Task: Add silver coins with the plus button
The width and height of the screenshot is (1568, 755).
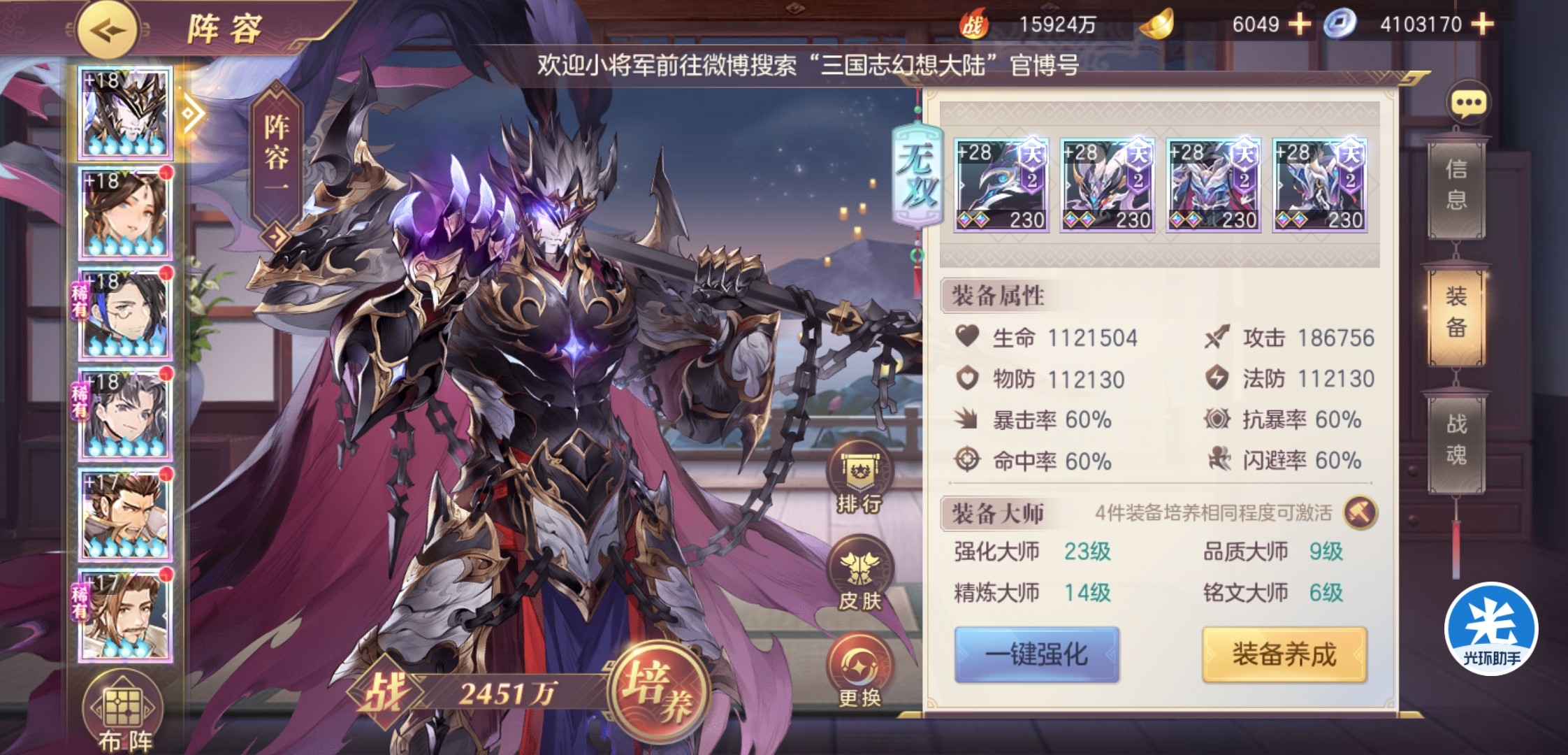Action: (x=1483, y=24)
